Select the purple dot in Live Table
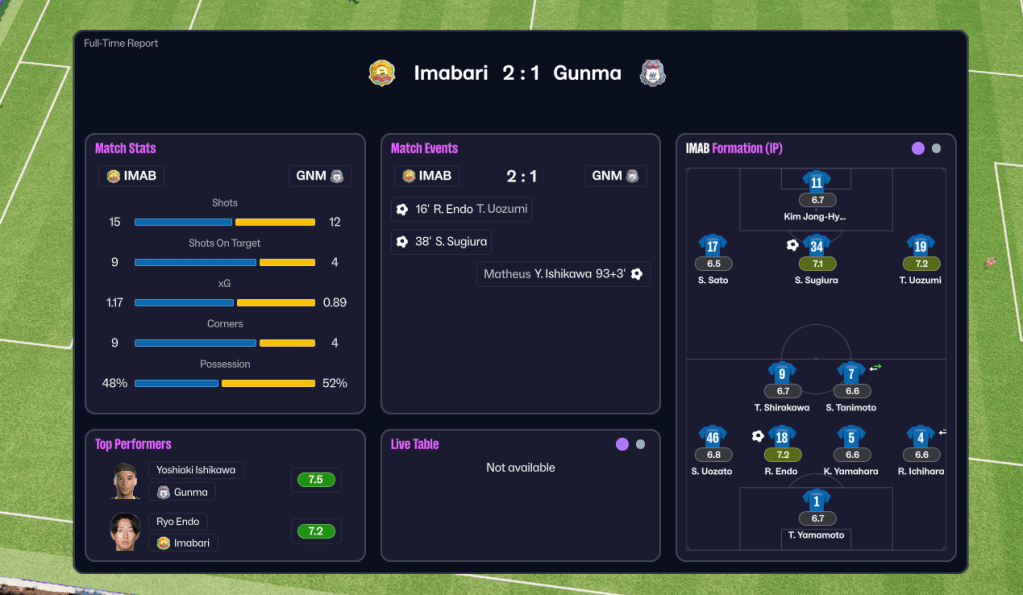Screen dimensions: 1023x595 coord(622,444)
